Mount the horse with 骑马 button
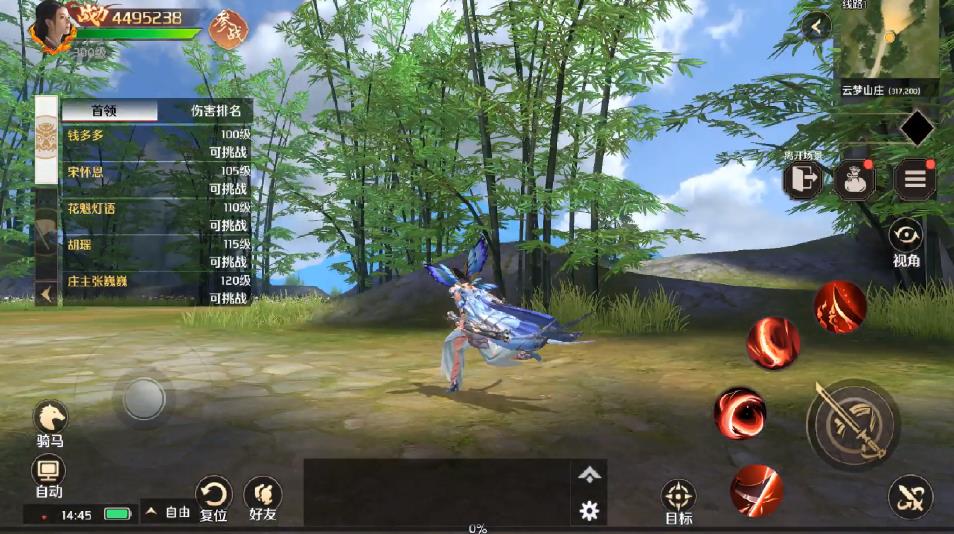This screenshot has width=954, height=534. pos(50,420)
